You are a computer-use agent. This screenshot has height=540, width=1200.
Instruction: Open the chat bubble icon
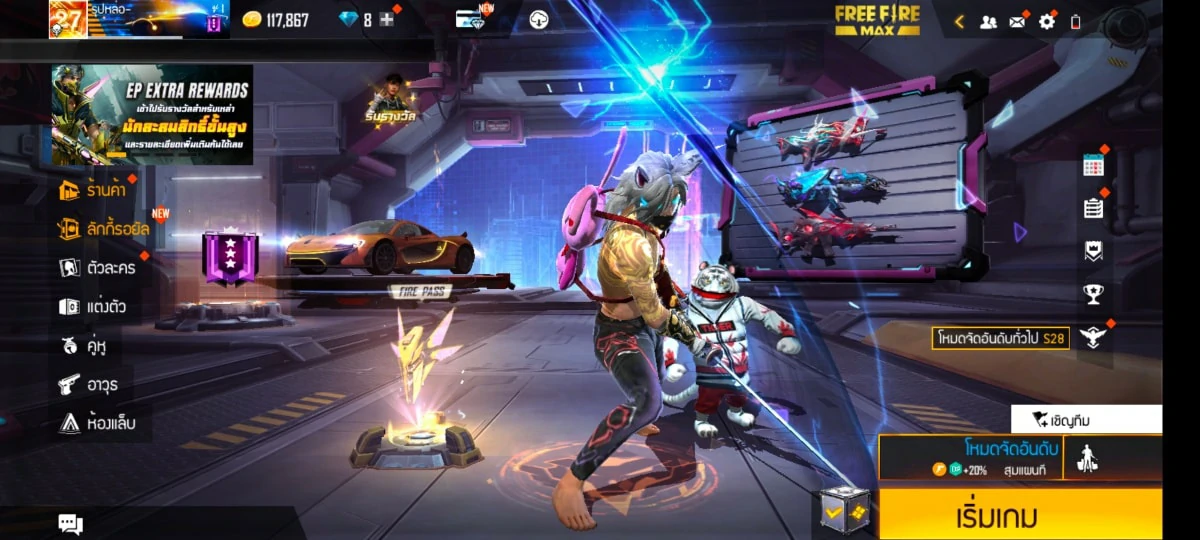click(70, 523)
